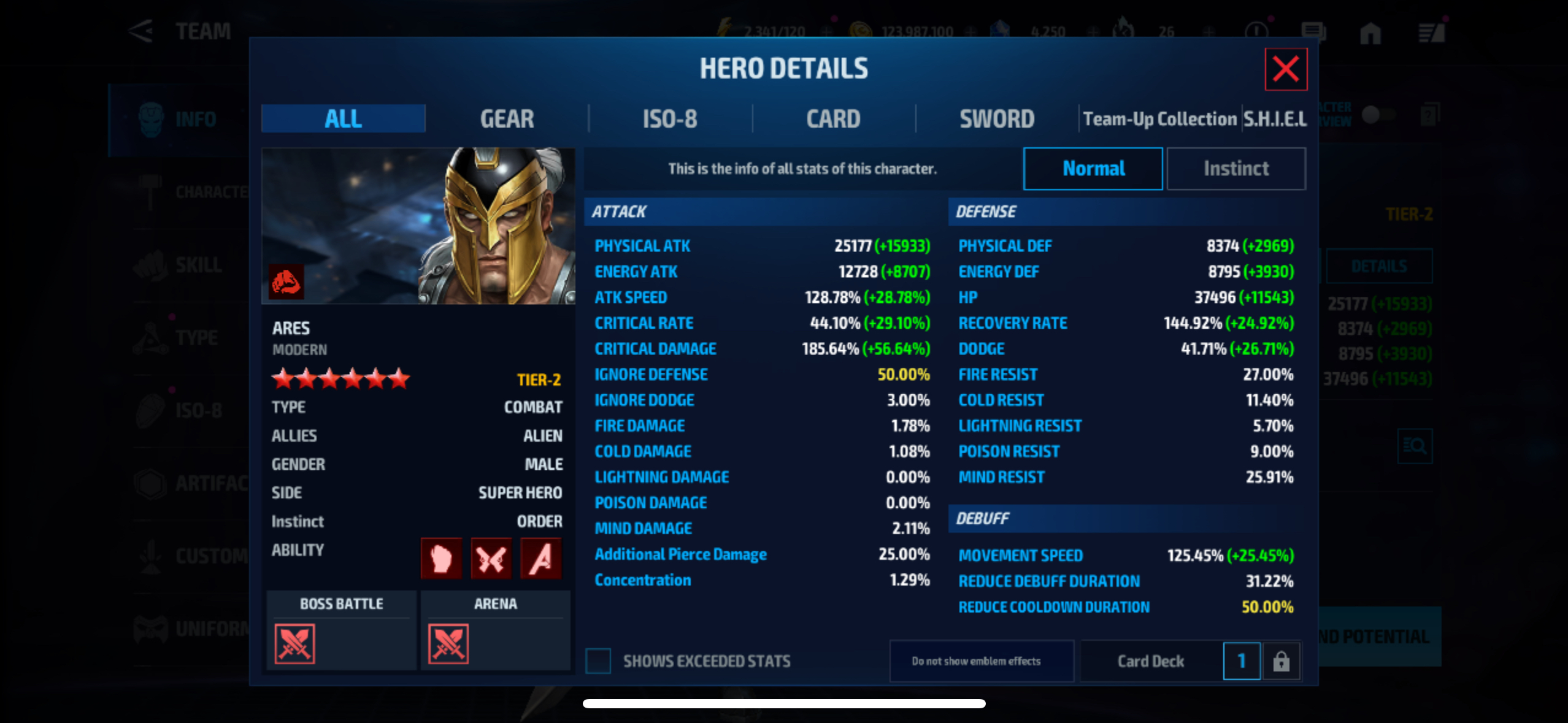Image resolution: width=1568 pixels, height=723 pixels.
Task: Click the Boss Battle crossed swords icon
Action: pyautogui.click(x=294, y=644)
